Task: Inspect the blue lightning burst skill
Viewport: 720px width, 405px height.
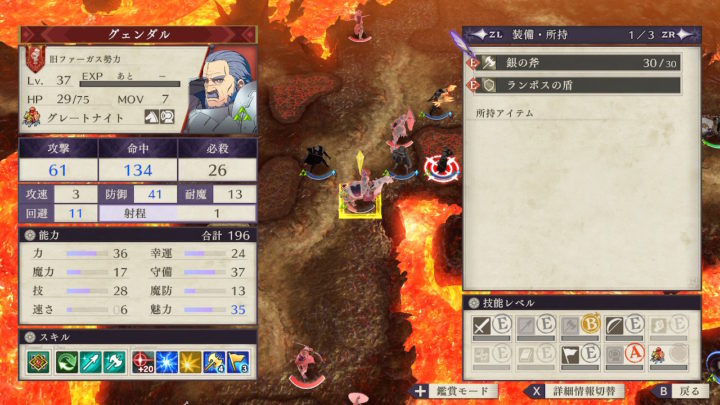Action: click(x=167, y=362)
